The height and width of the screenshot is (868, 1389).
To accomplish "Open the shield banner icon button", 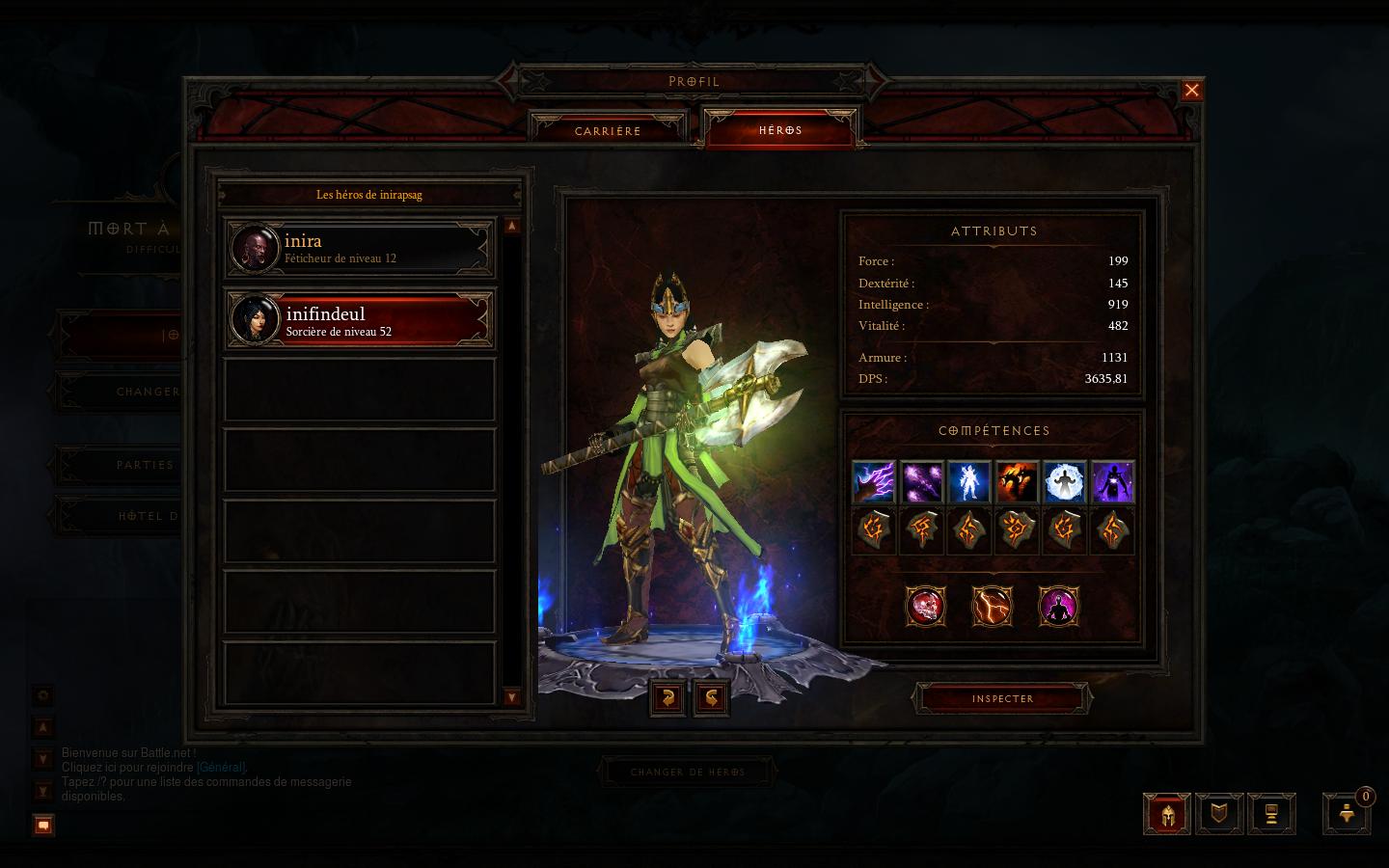I will point(1219,814).
